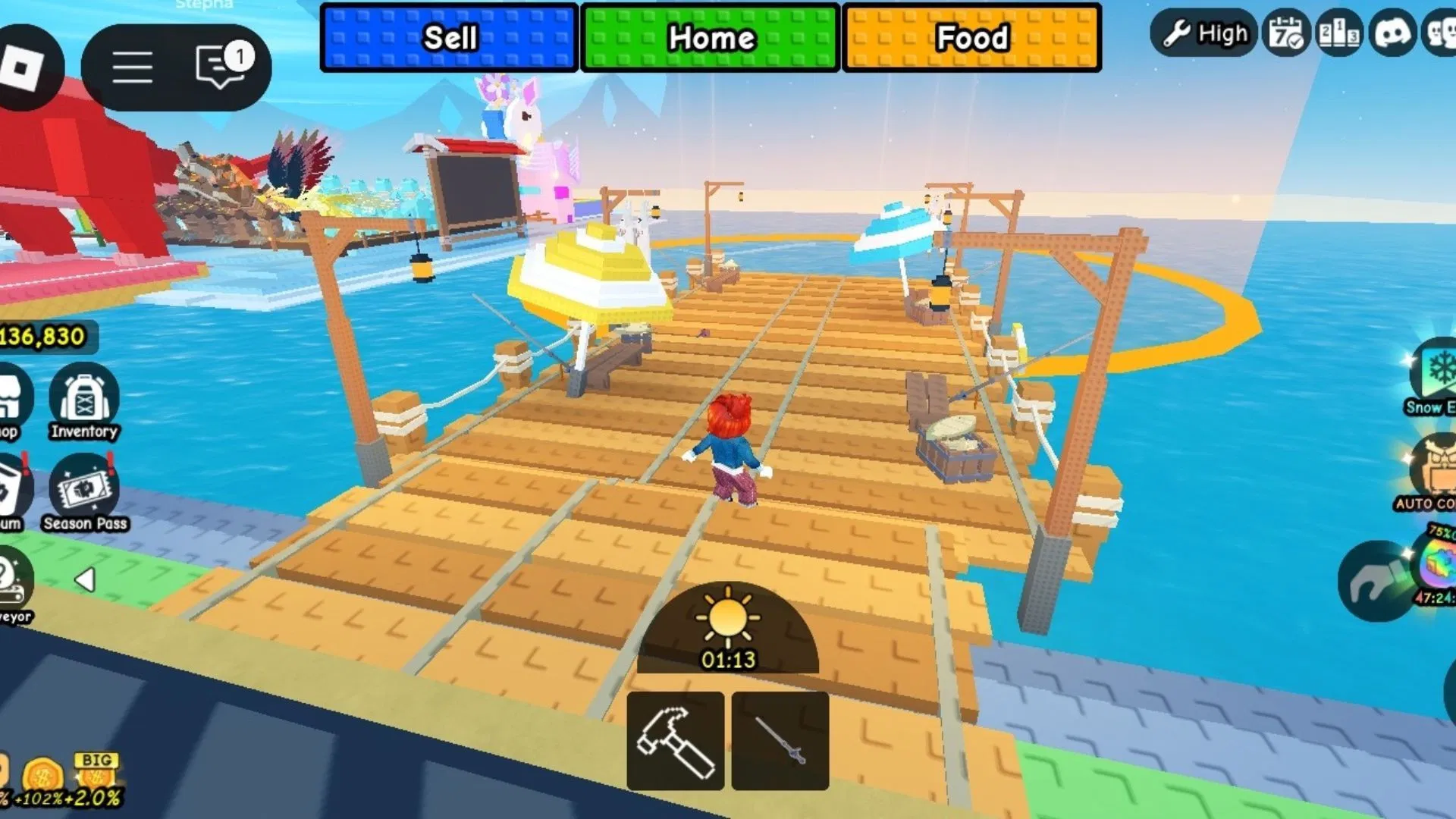Open the Inventory backpack
Image resolution: width=1456 pixels, height=819 pixels.
pos(84,402)
